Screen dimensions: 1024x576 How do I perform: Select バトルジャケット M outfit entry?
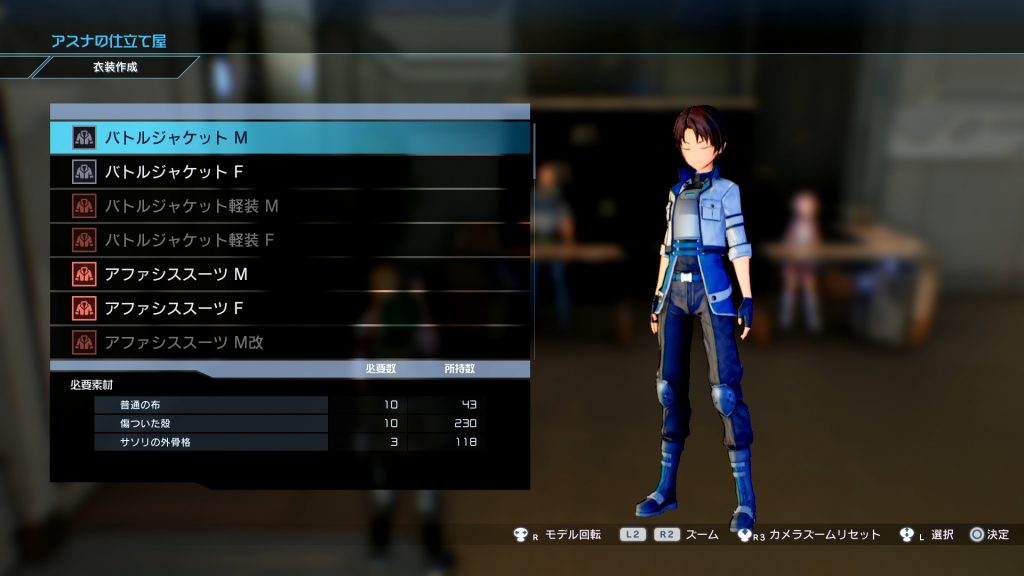pos(290,137)
